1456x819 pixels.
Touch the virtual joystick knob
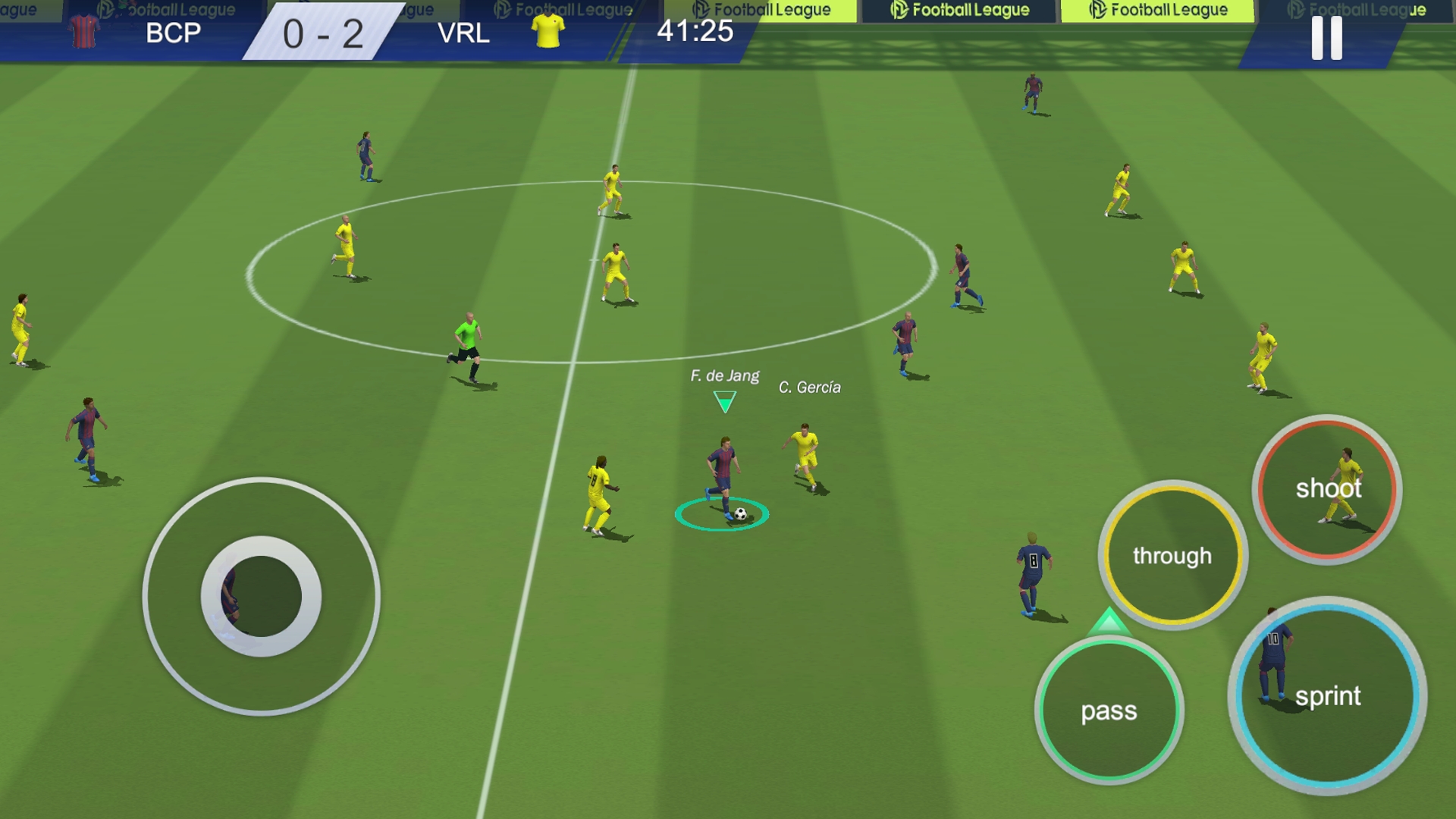(x=261, y=596)
